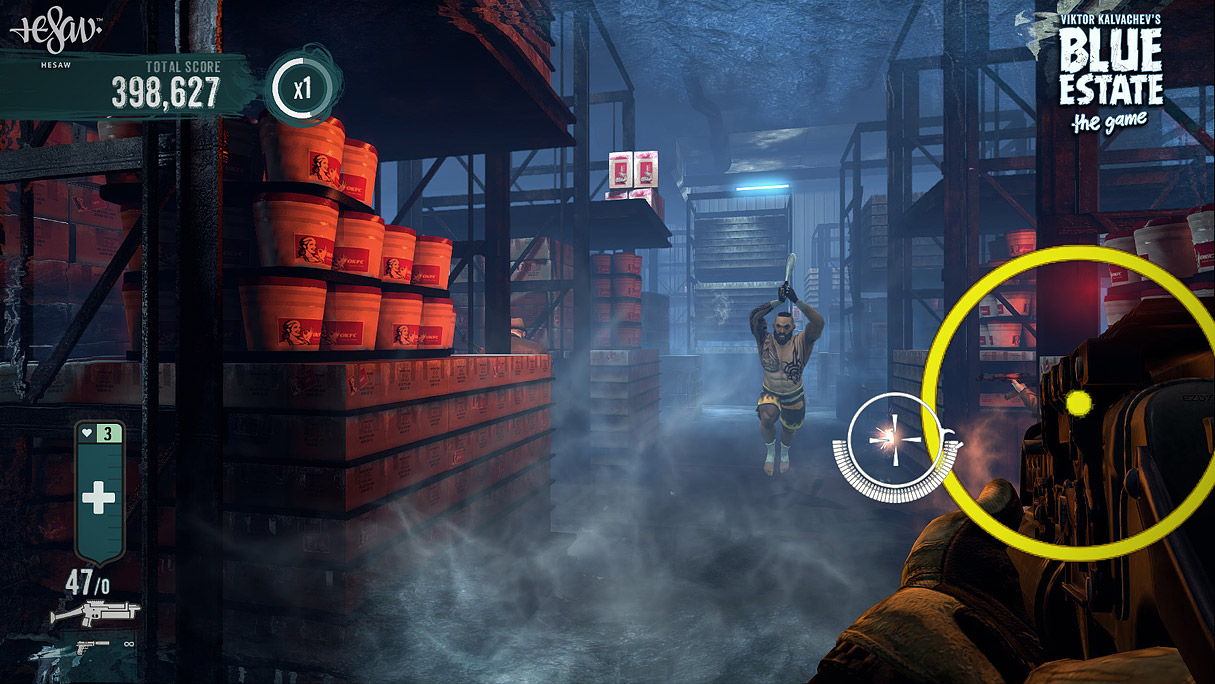Viewport: 1215px width, 684px height.
Task: Click the x1 score multiplier badge
Action: click(x=302, y=89)
